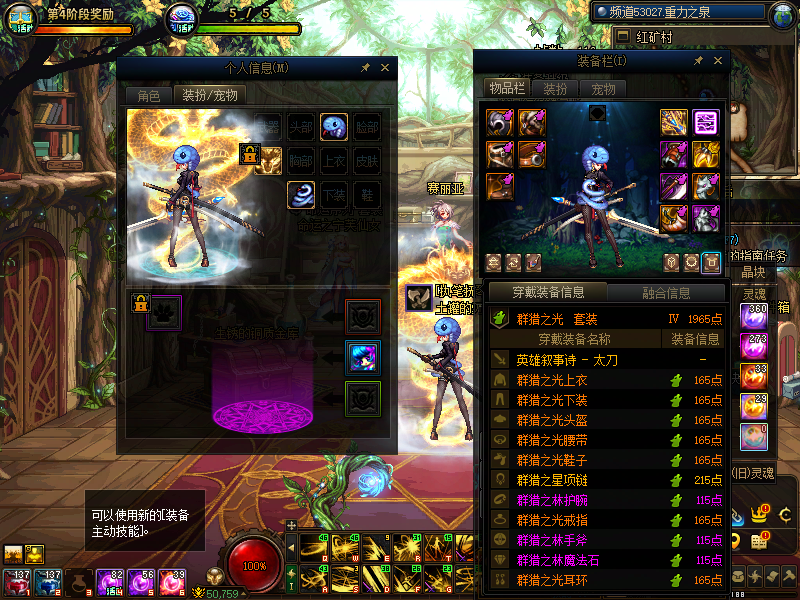Select the boots equipment slot

pyautogui.click(x=500, y=187)
